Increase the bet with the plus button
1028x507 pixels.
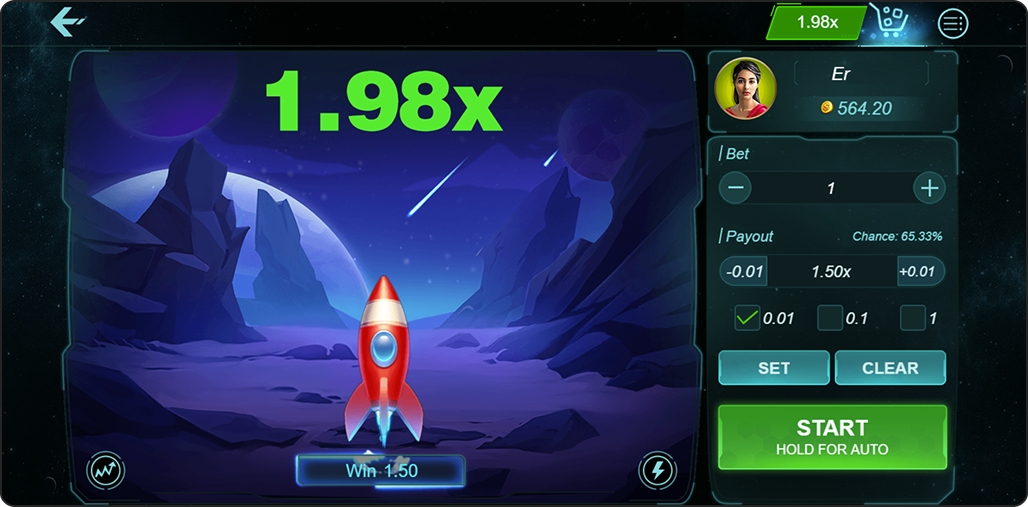(929, 188)
